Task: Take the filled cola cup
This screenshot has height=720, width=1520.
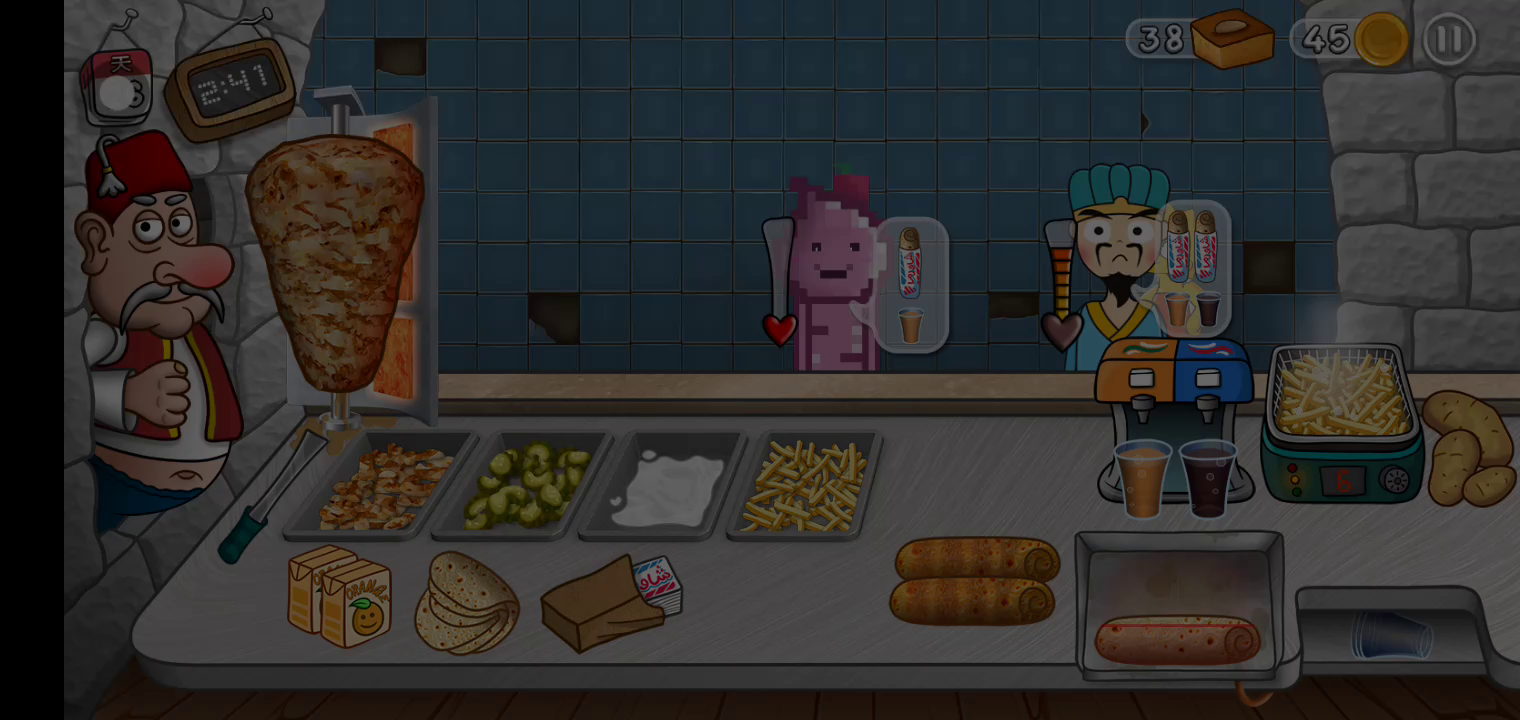Action: [1208, 478]
